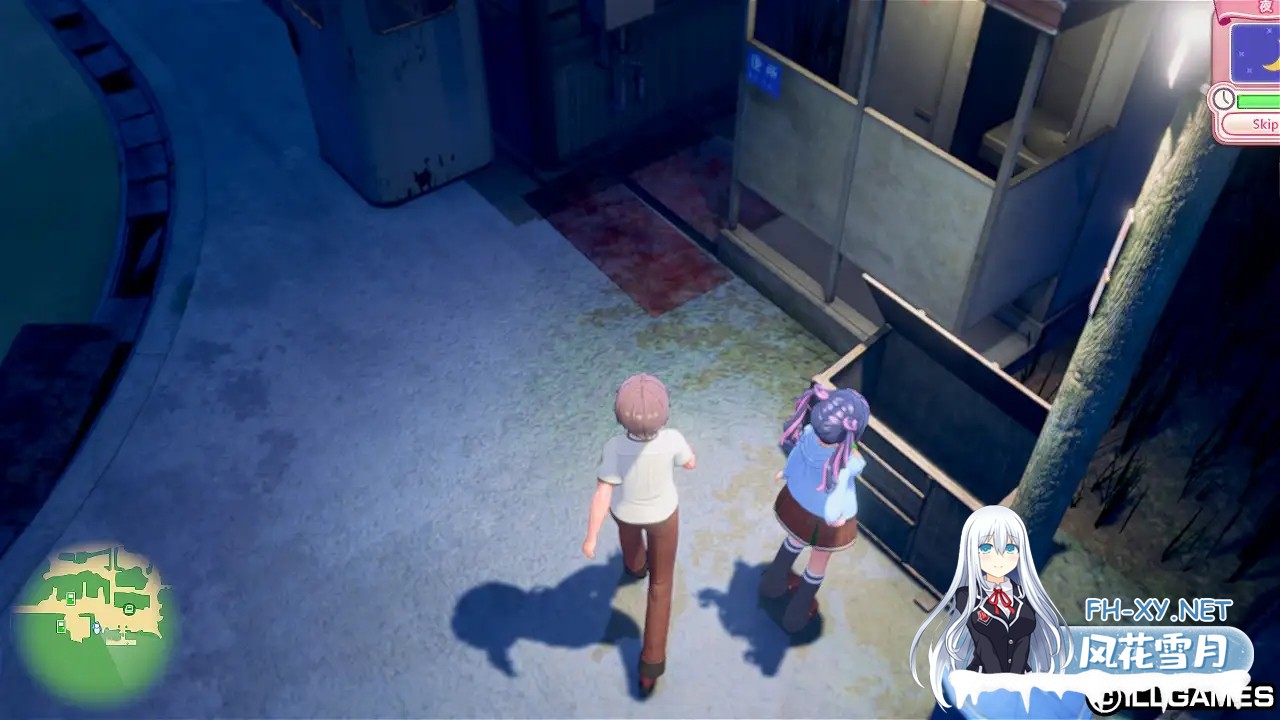Select the lower-left vending machine marker on minimap
Image resolution: width=1280 pixels, height=720 pixels.
pos(61,627)
